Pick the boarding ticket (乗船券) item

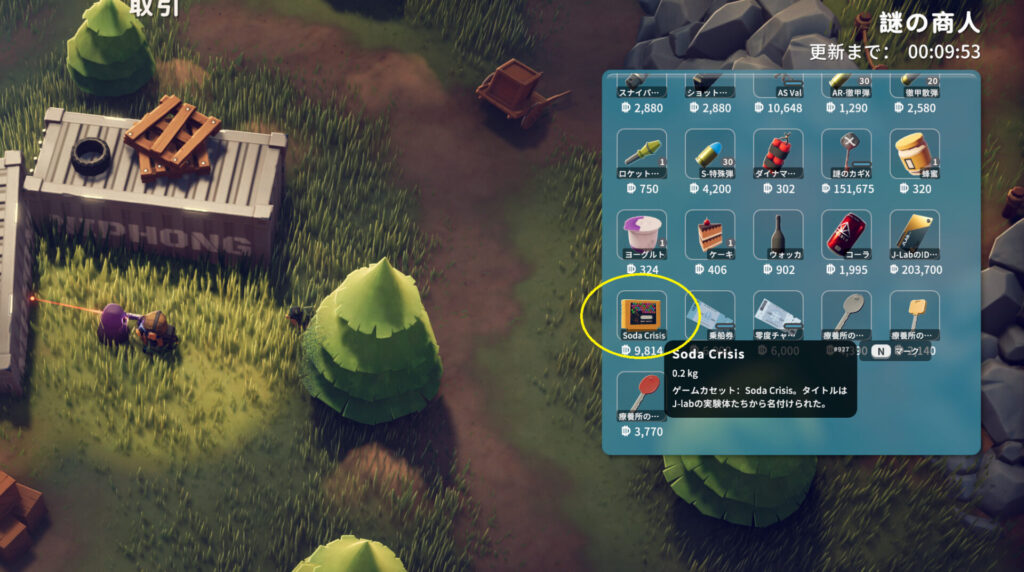[x=710, y=315]
